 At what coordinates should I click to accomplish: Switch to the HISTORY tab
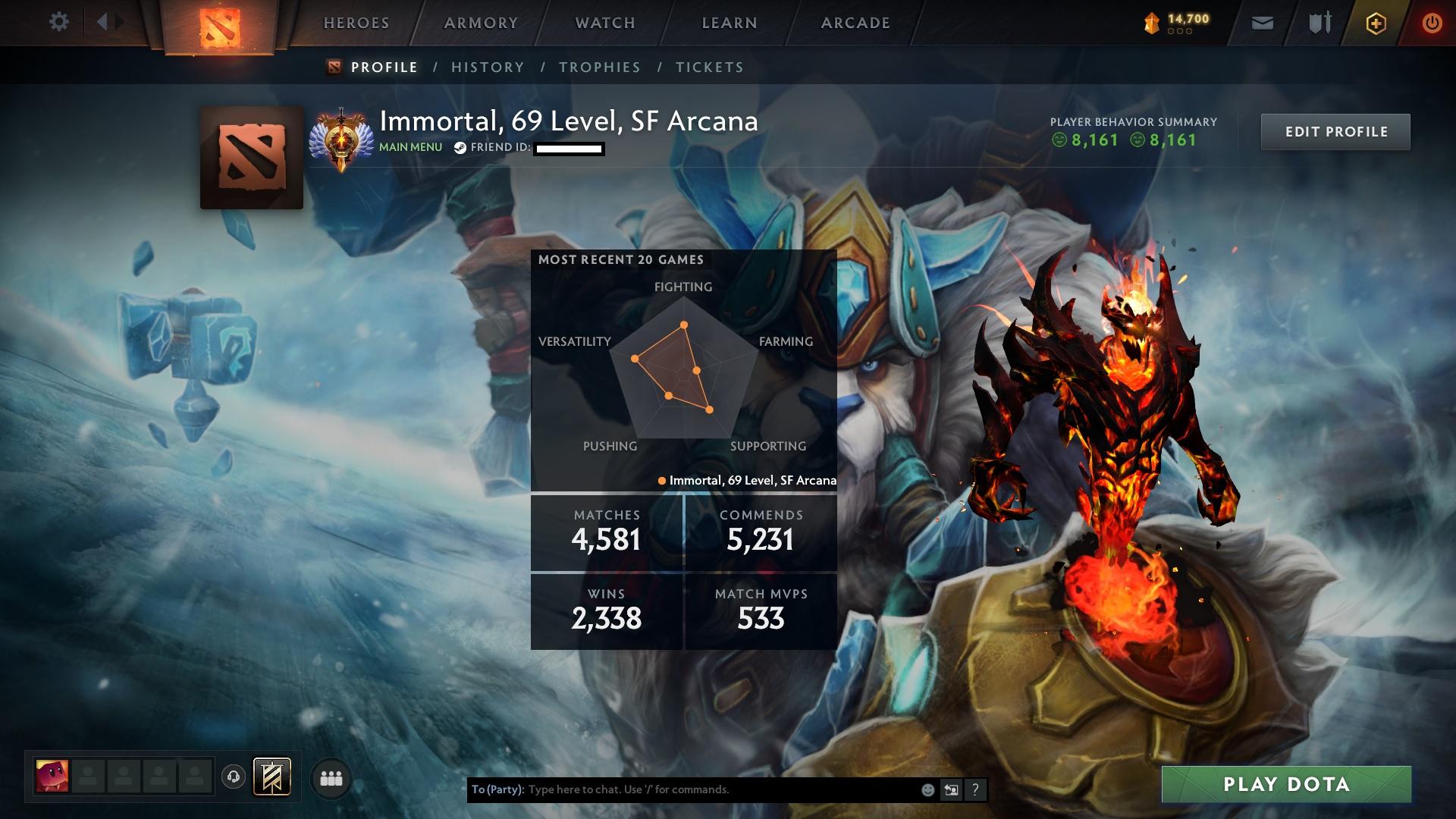coord(487,67)
